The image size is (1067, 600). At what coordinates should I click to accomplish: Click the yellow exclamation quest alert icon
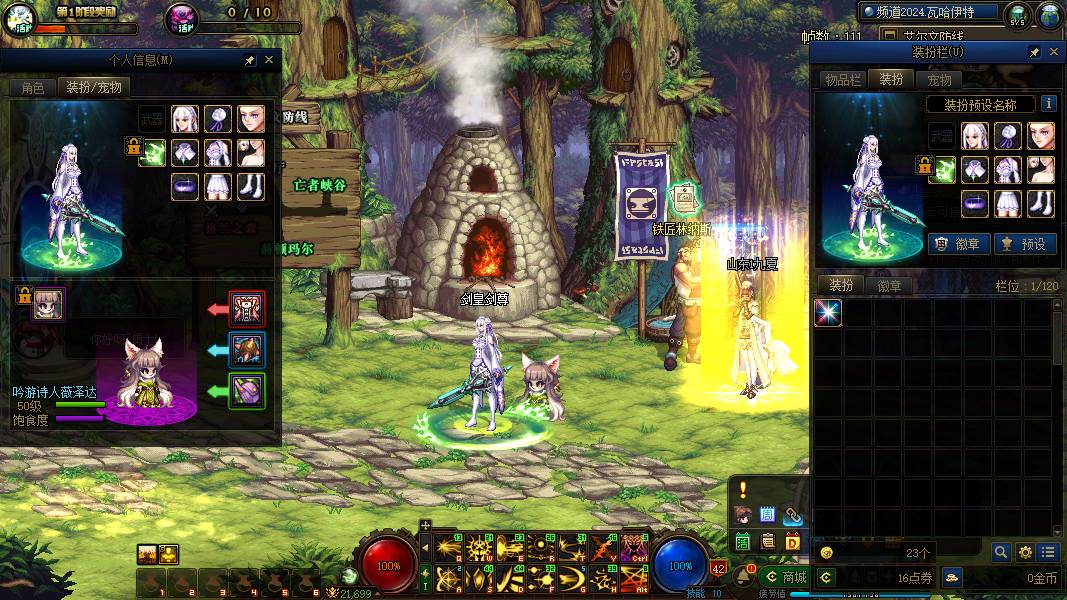pos(743,489)
